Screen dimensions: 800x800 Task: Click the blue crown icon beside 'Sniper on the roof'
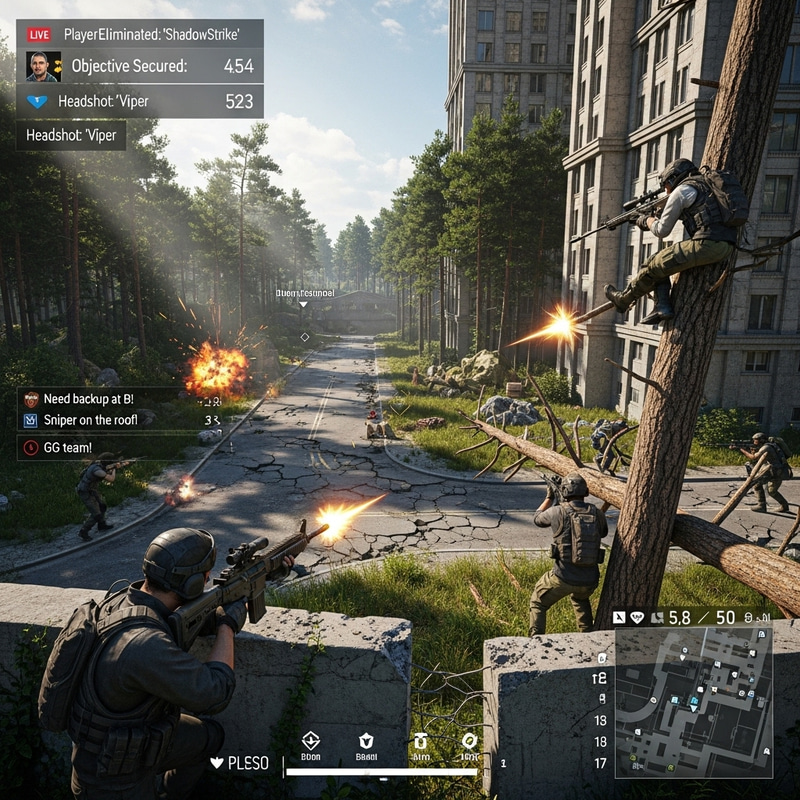(x=30, y=420)
